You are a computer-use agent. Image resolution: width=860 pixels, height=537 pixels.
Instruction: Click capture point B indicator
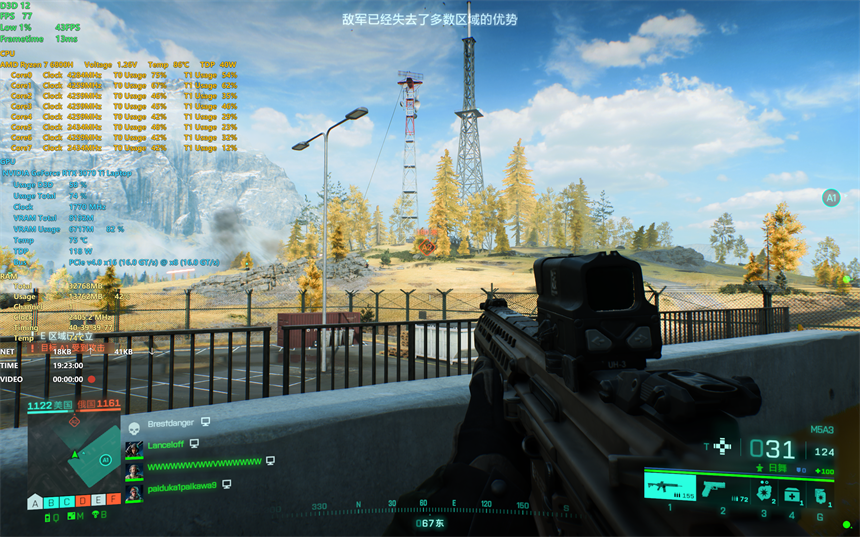click(x=51, y=501)
